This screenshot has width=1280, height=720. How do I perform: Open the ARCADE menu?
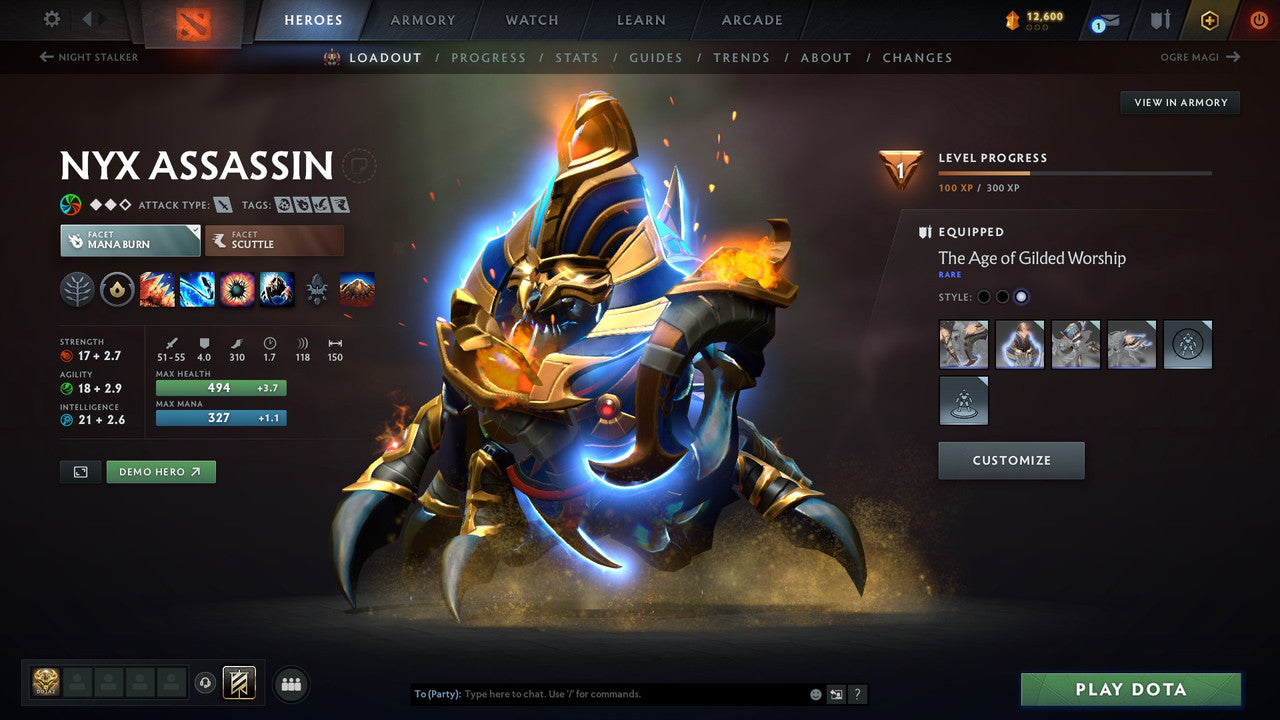point(751,19)
